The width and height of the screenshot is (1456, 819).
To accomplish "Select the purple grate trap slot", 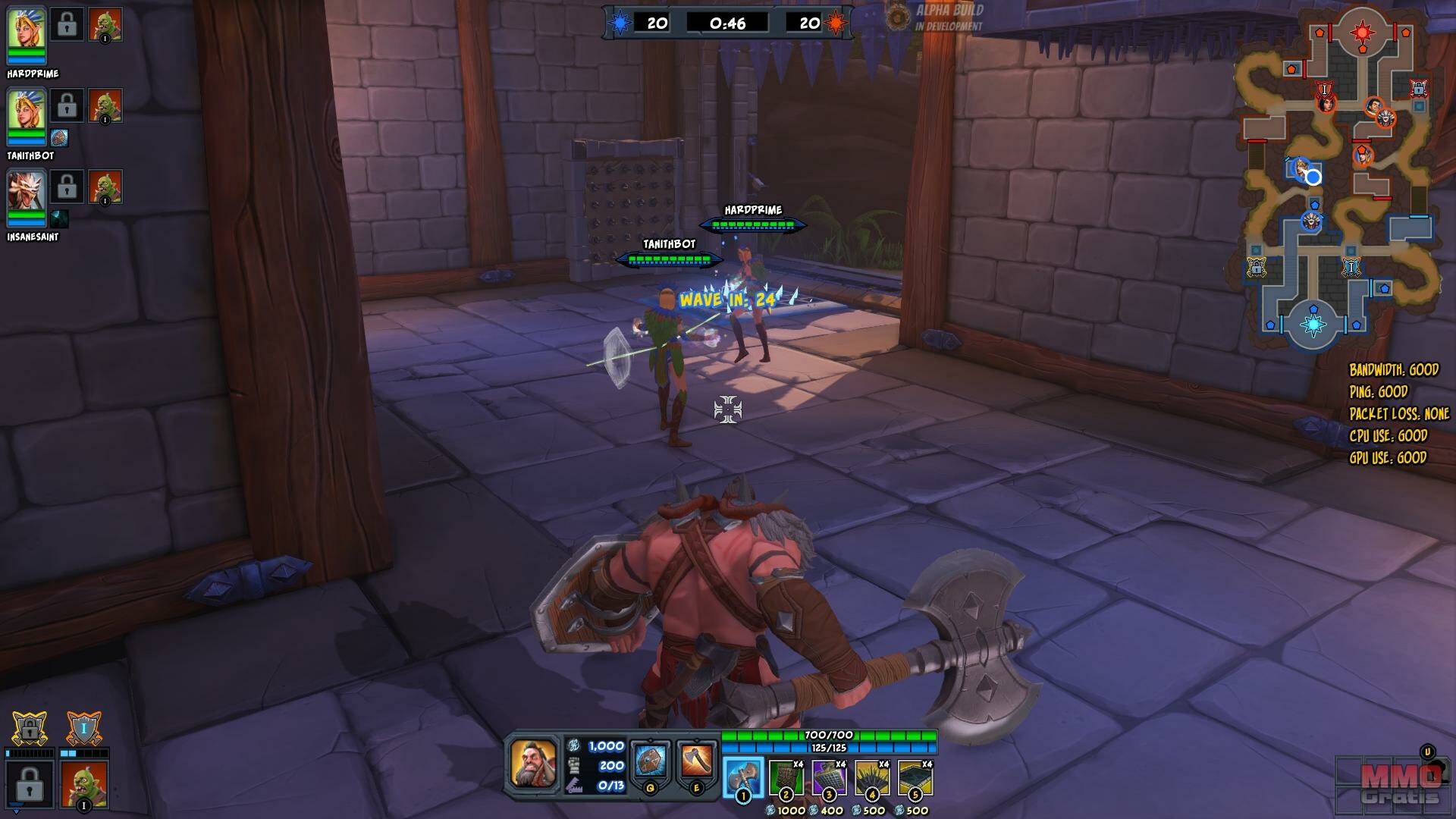I will click(x=829, y=778).
